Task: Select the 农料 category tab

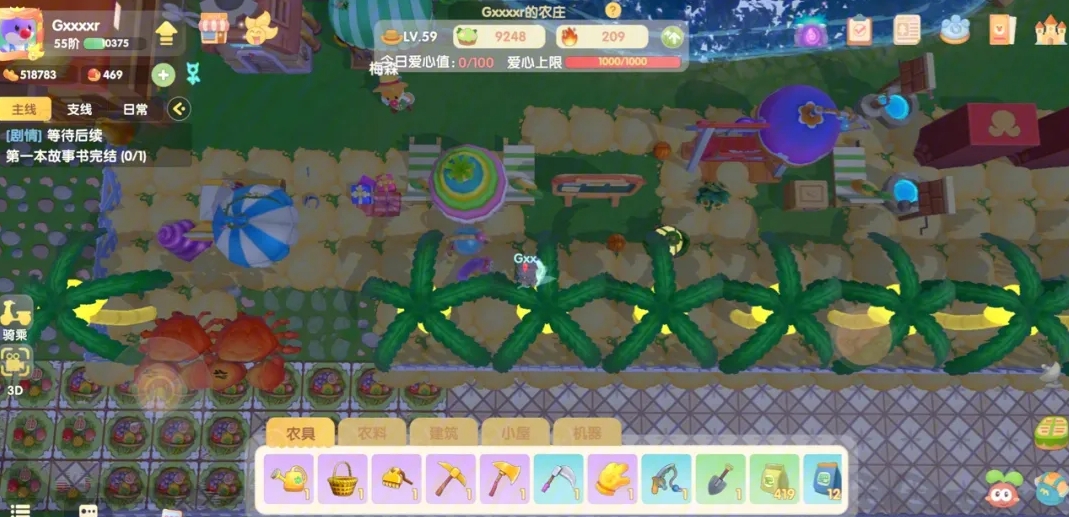Action: coord(371,433)
